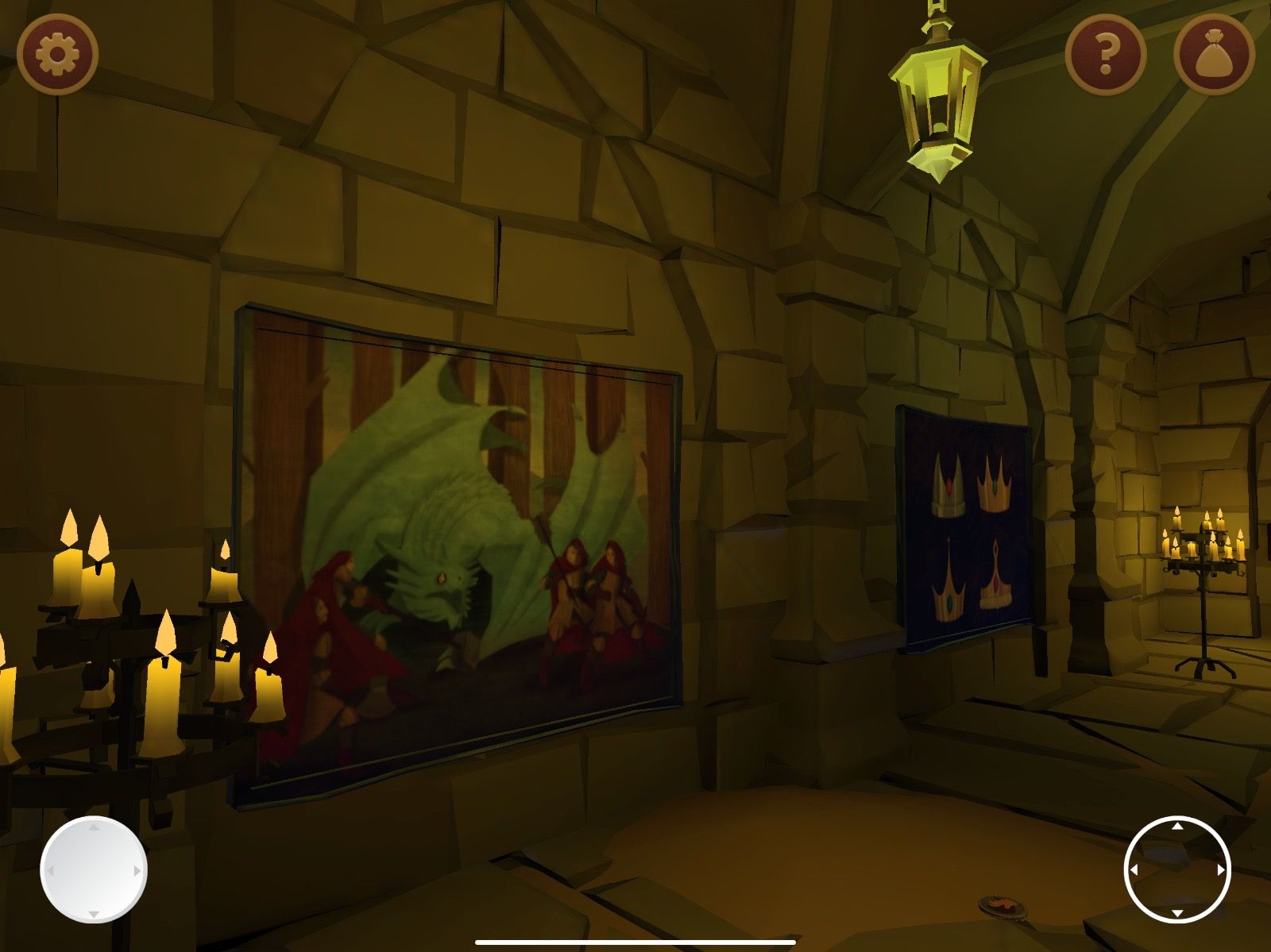Screen dimensions: 1271x952
Task: Open the inventory bag
Action: point(1213,55)
